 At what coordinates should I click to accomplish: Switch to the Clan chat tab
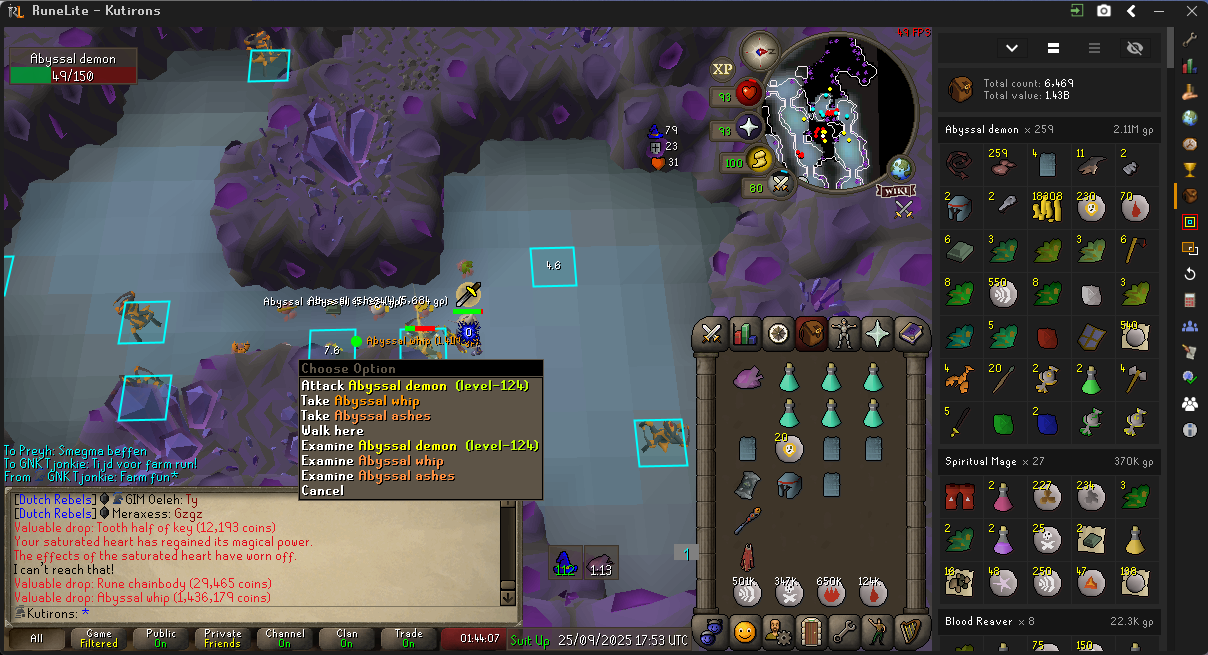pos(347,638)
